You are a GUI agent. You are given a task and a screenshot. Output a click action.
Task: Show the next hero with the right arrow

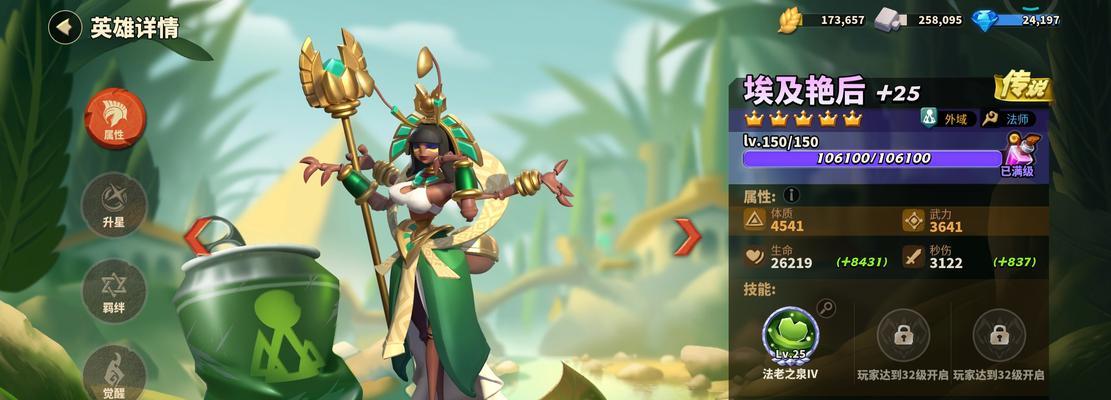[686, 237]
